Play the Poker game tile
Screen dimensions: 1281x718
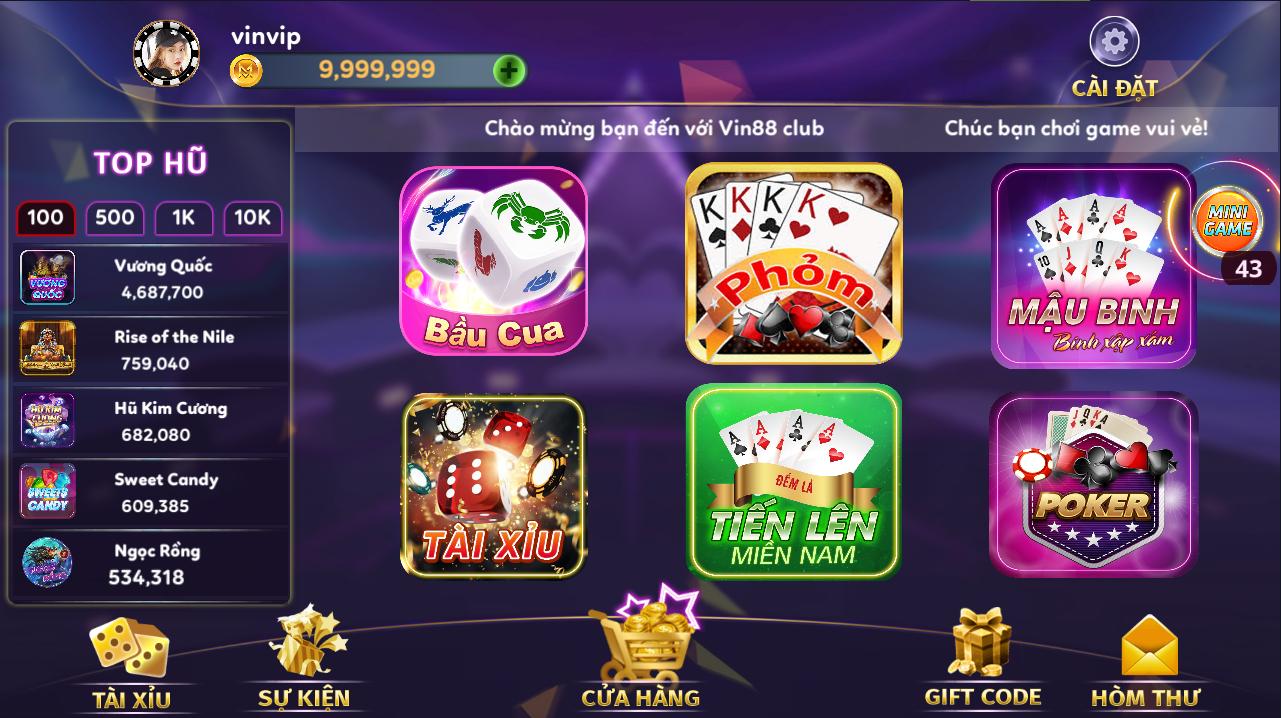pyautogui.click(x=1092, y=484)
